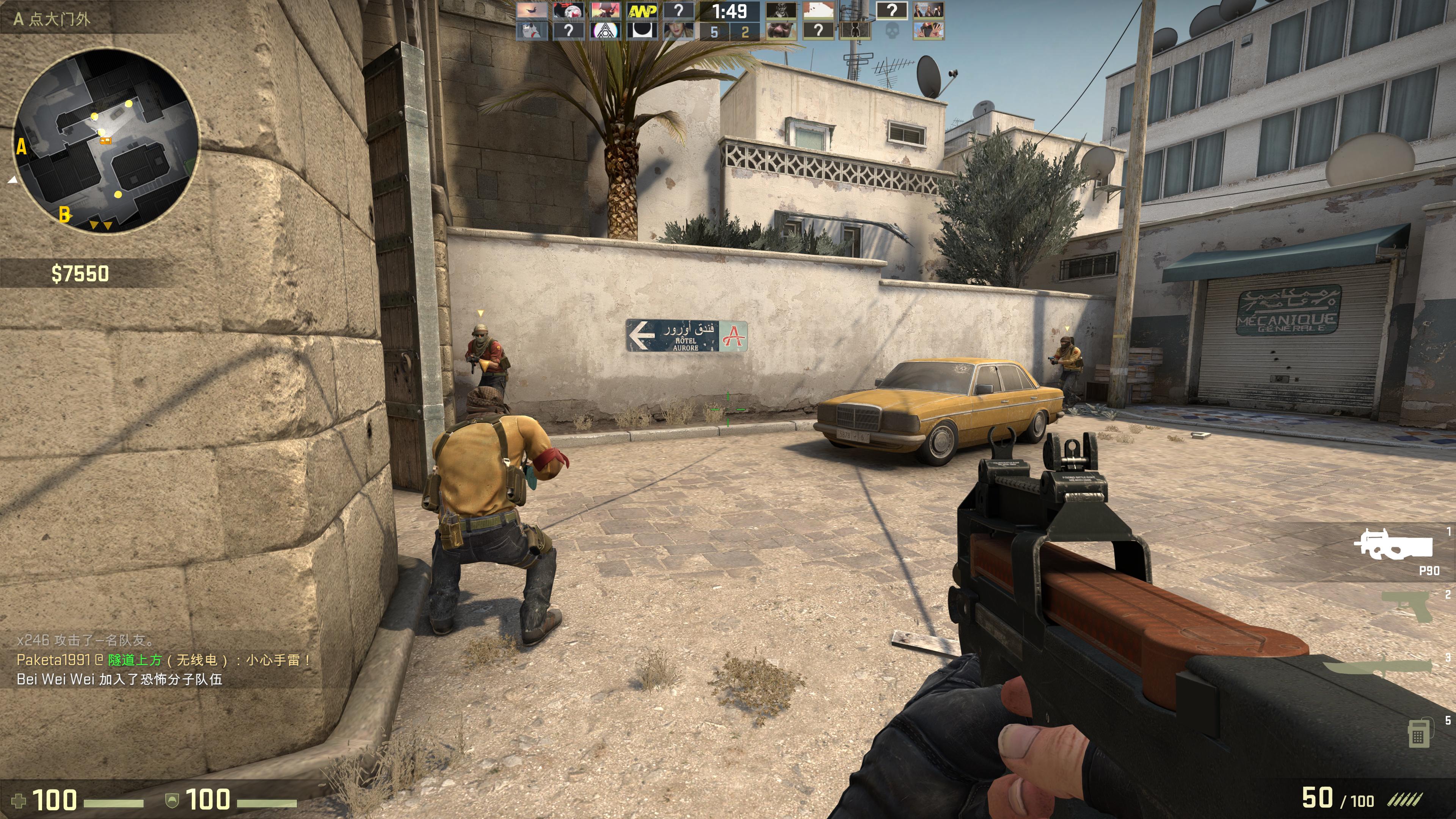
Task: Select the yellow AWP logo player avatar
Action: click(x=642, y=11)
